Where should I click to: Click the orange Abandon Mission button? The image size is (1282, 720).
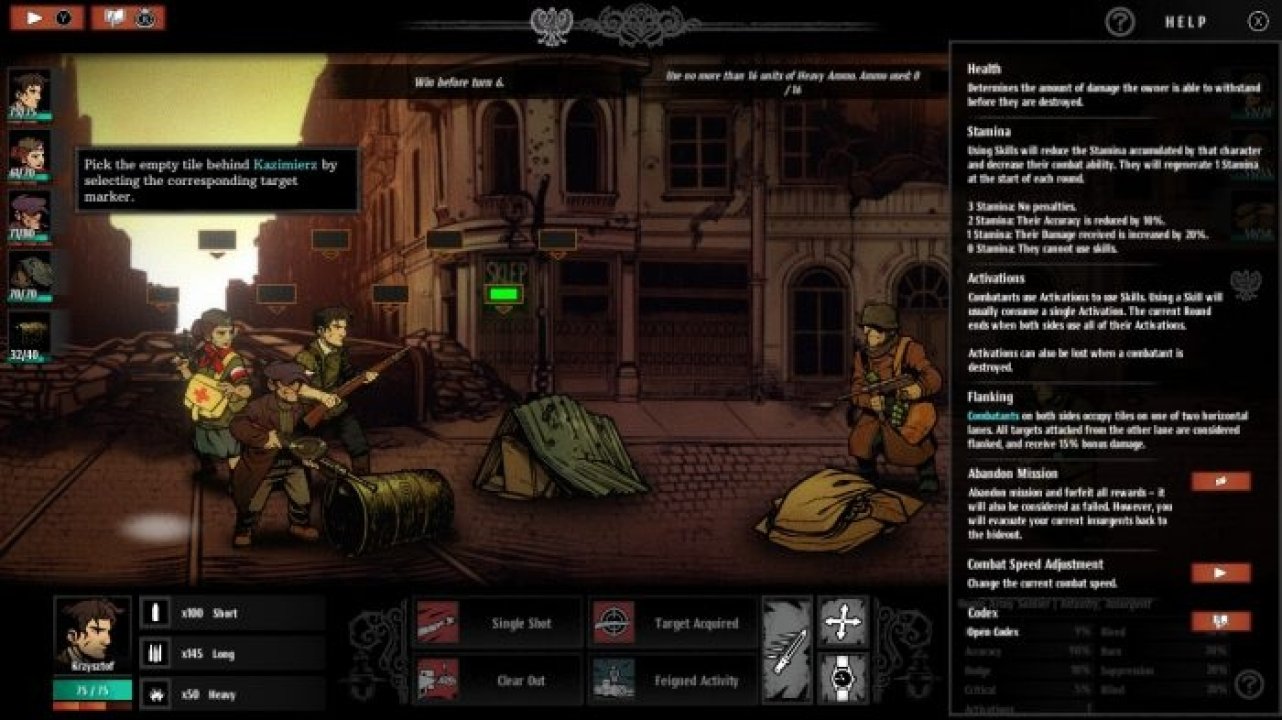(1220, 481)
